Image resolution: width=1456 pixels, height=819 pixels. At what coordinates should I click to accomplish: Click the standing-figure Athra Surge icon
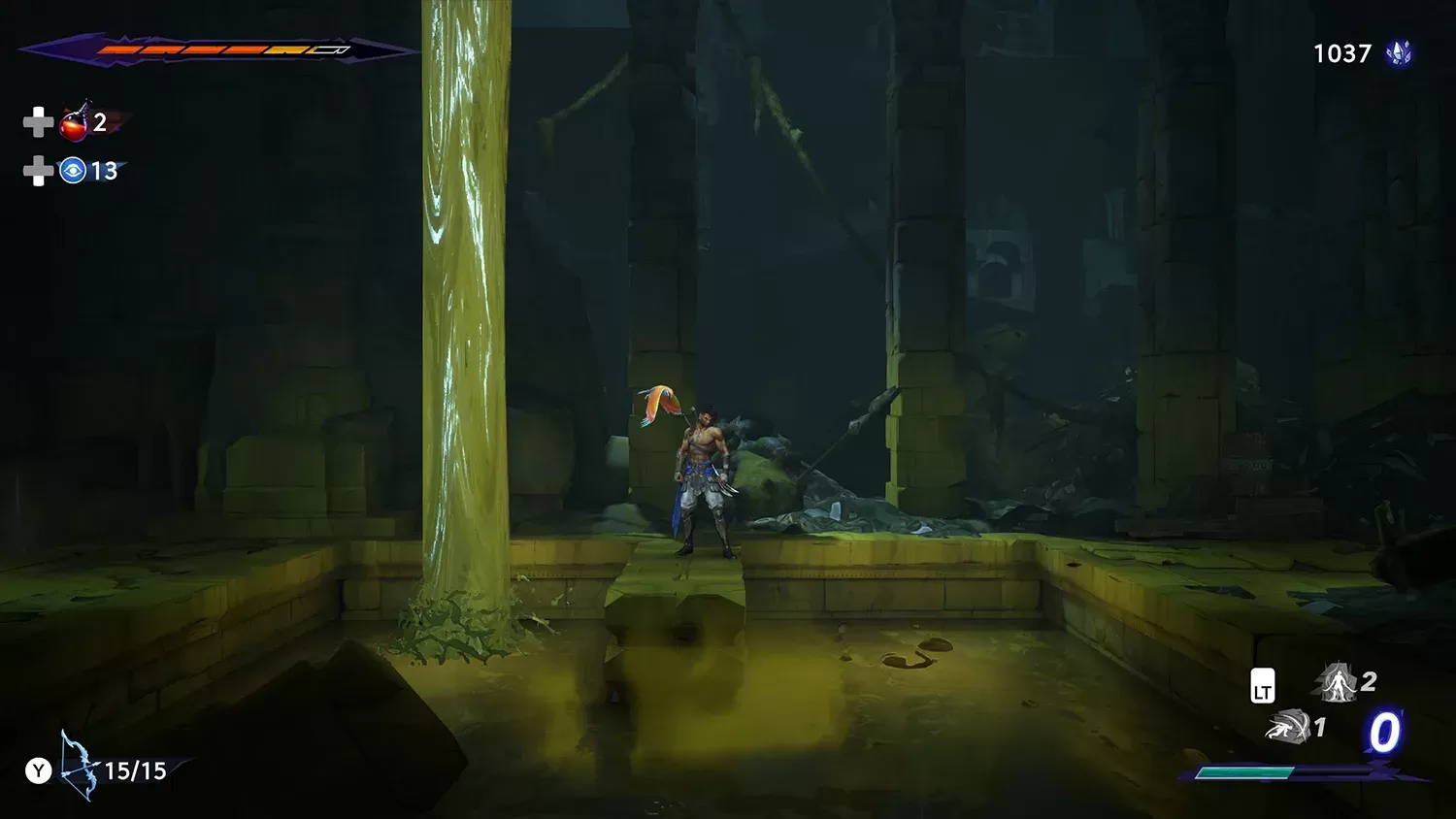click(x=1338, y=682)
